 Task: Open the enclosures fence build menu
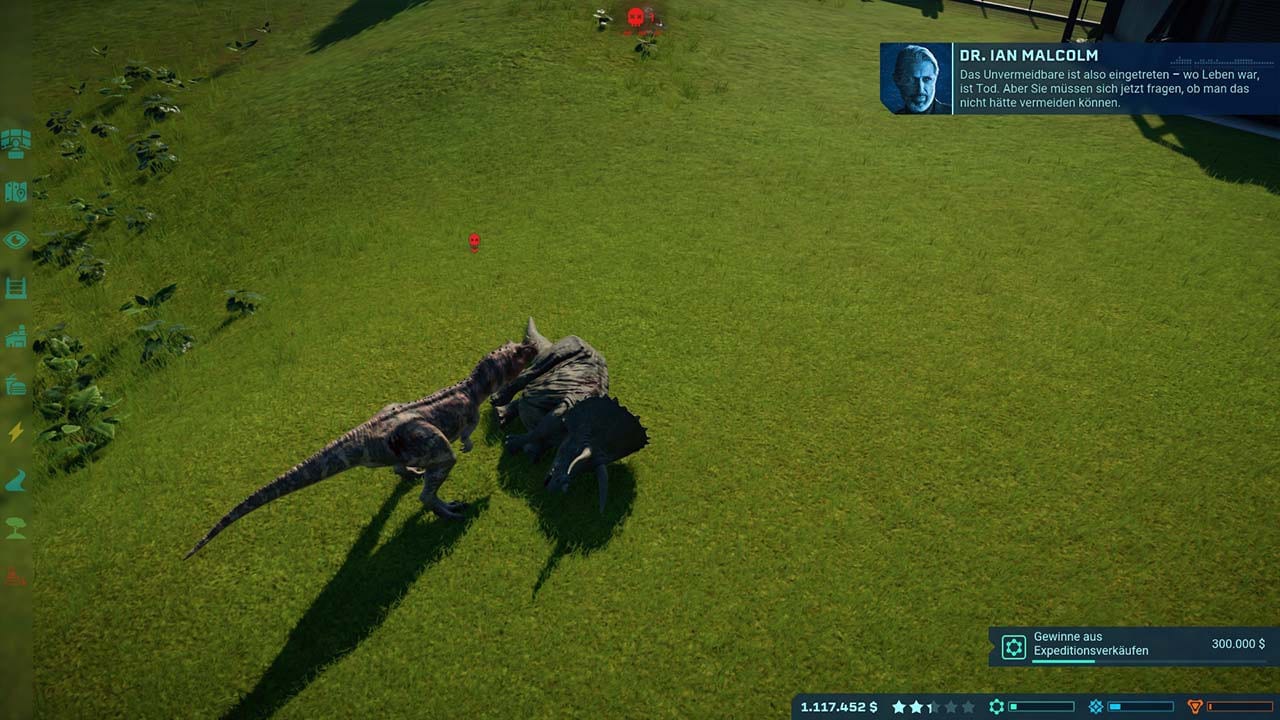coord(15,288)
